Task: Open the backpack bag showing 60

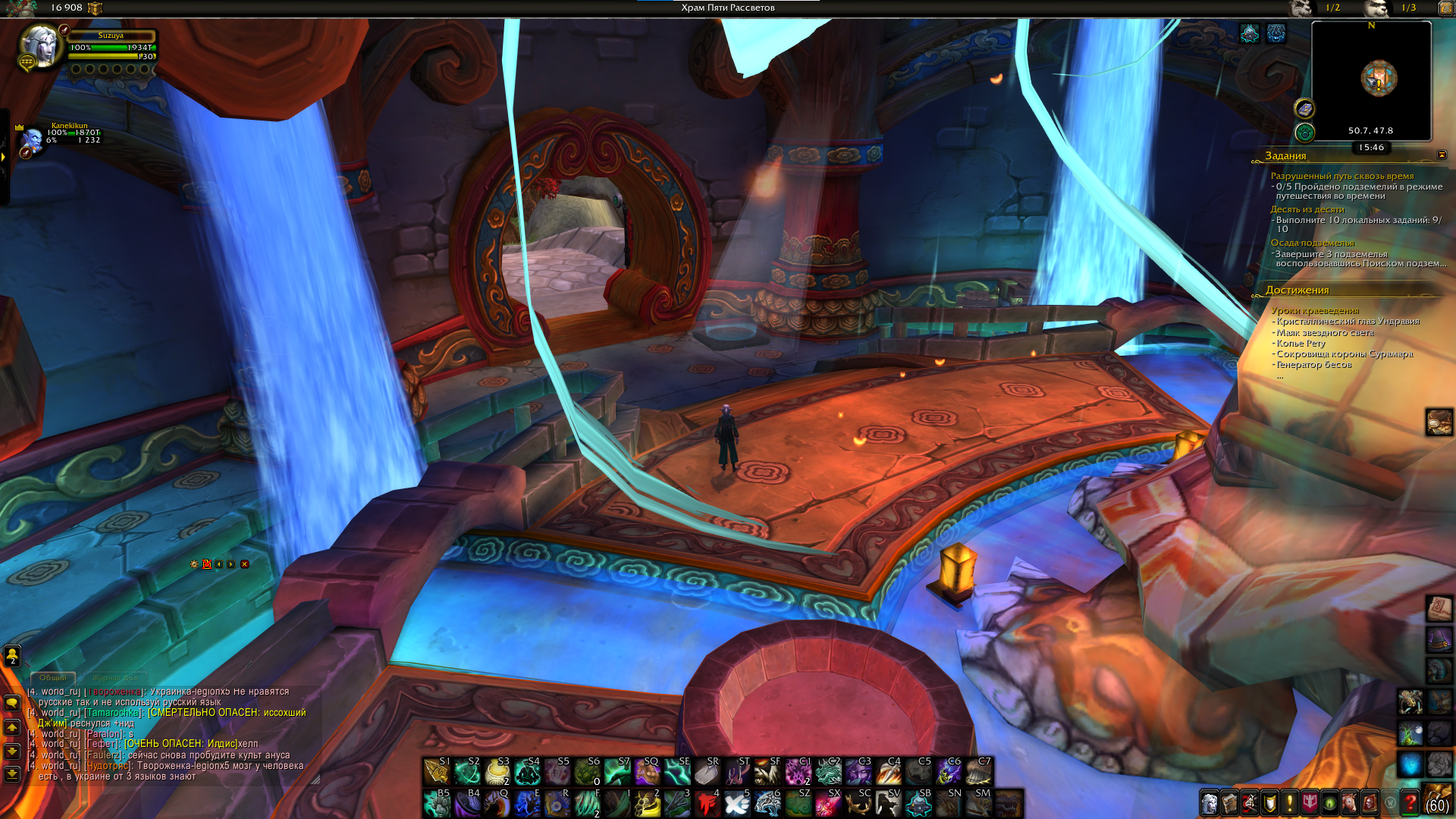Action: click(x=1438, y=801)
